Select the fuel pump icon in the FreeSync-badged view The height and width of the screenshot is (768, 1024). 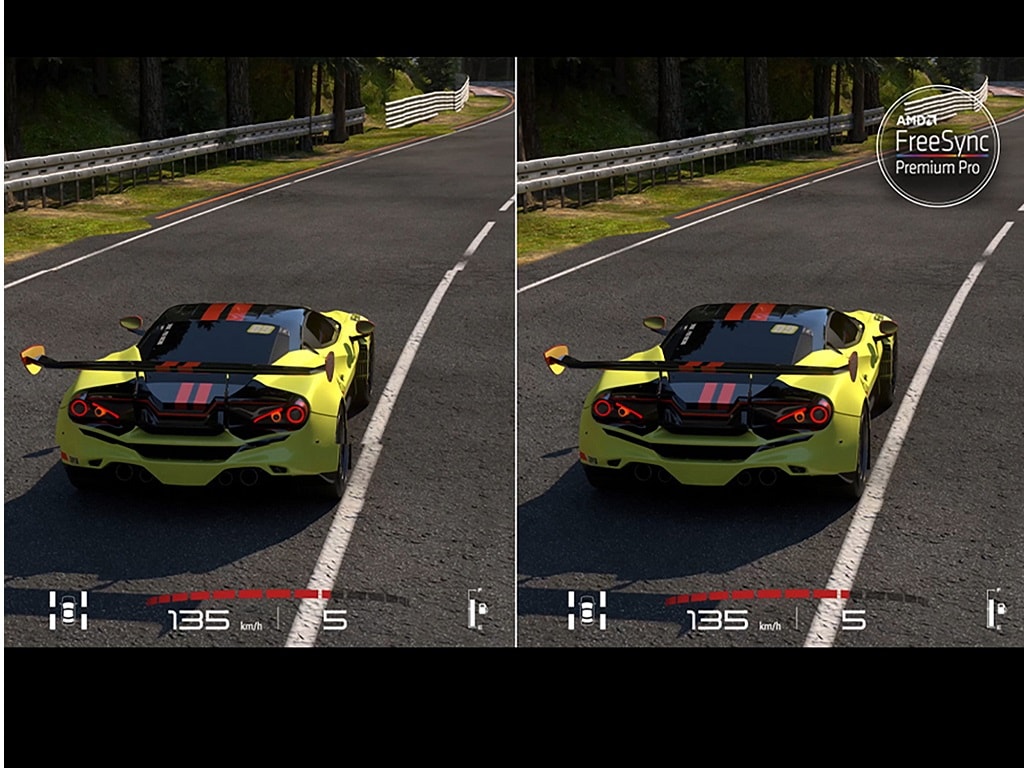995,609
